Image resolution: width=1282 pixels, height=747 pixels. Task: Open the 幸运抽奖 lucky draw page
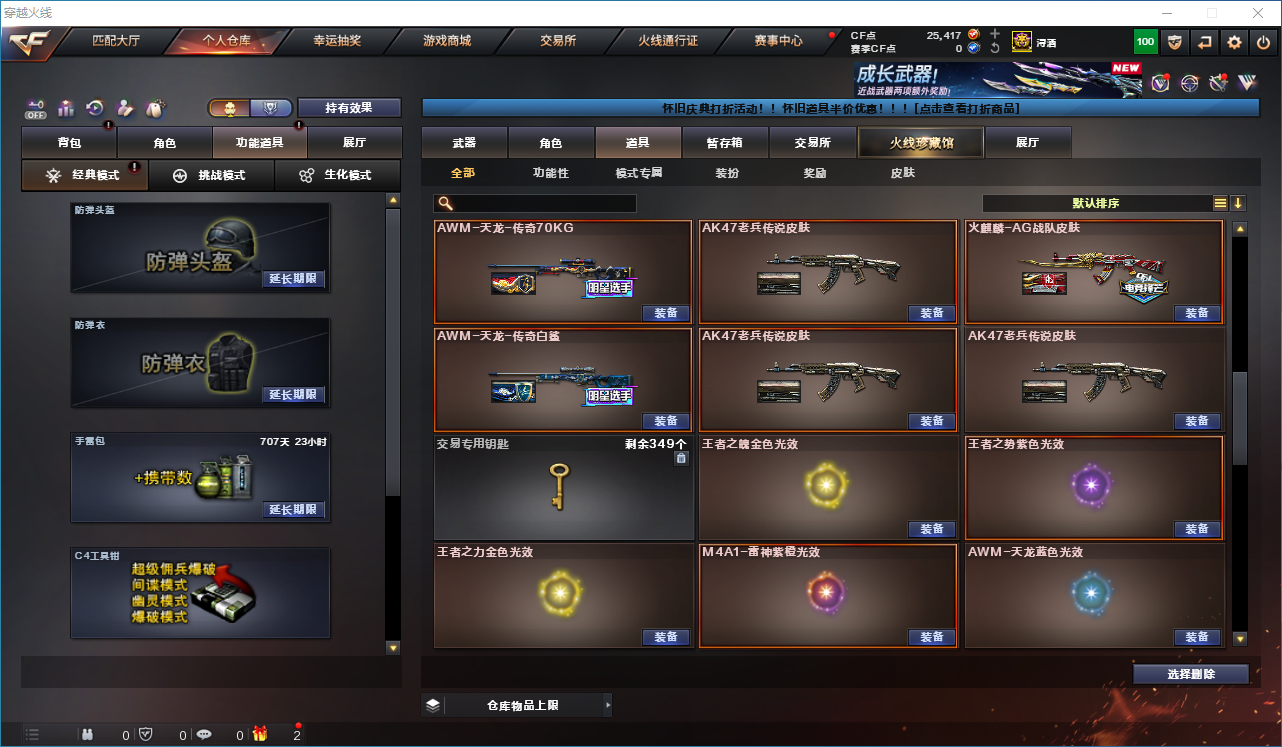click(337, 41)
